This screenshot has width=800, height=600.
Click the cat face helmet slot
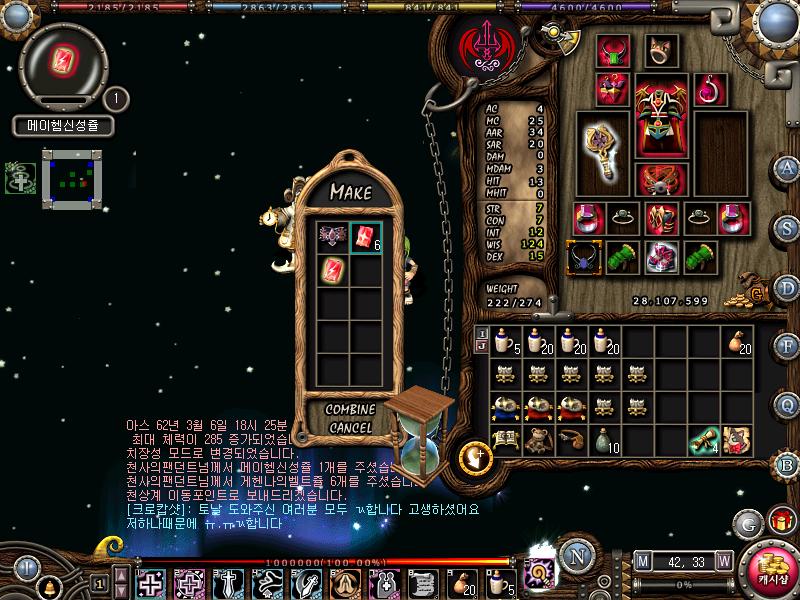coord(661,50)
